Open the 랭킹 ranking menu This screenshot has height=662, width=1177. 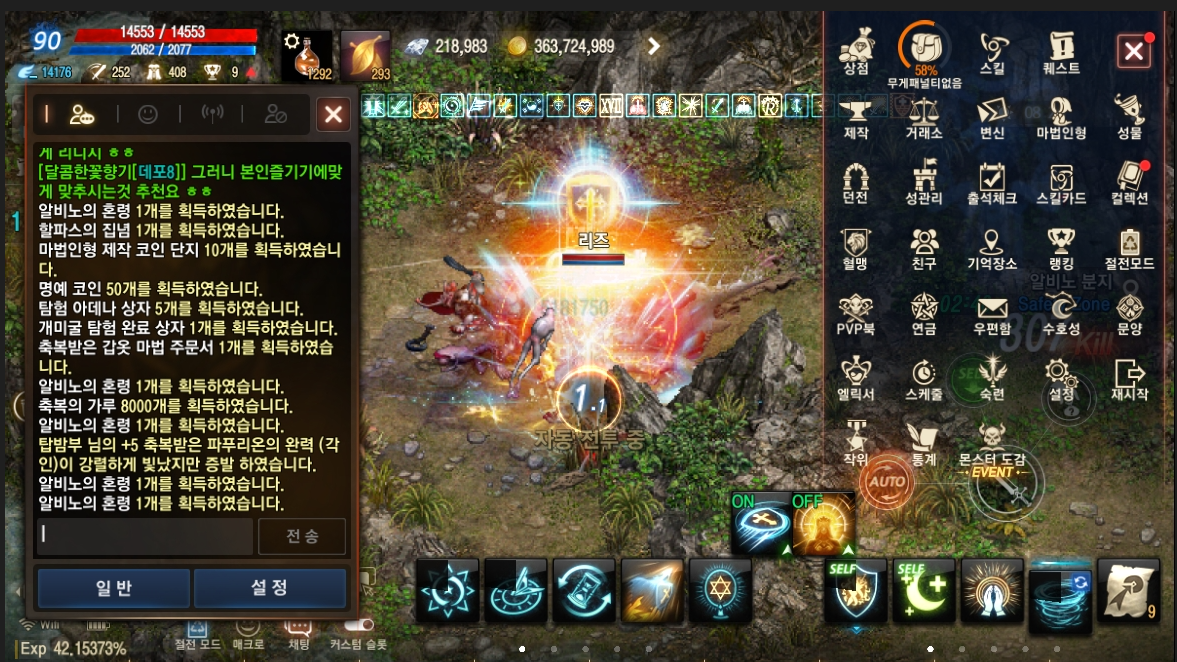coord(1061,246)
